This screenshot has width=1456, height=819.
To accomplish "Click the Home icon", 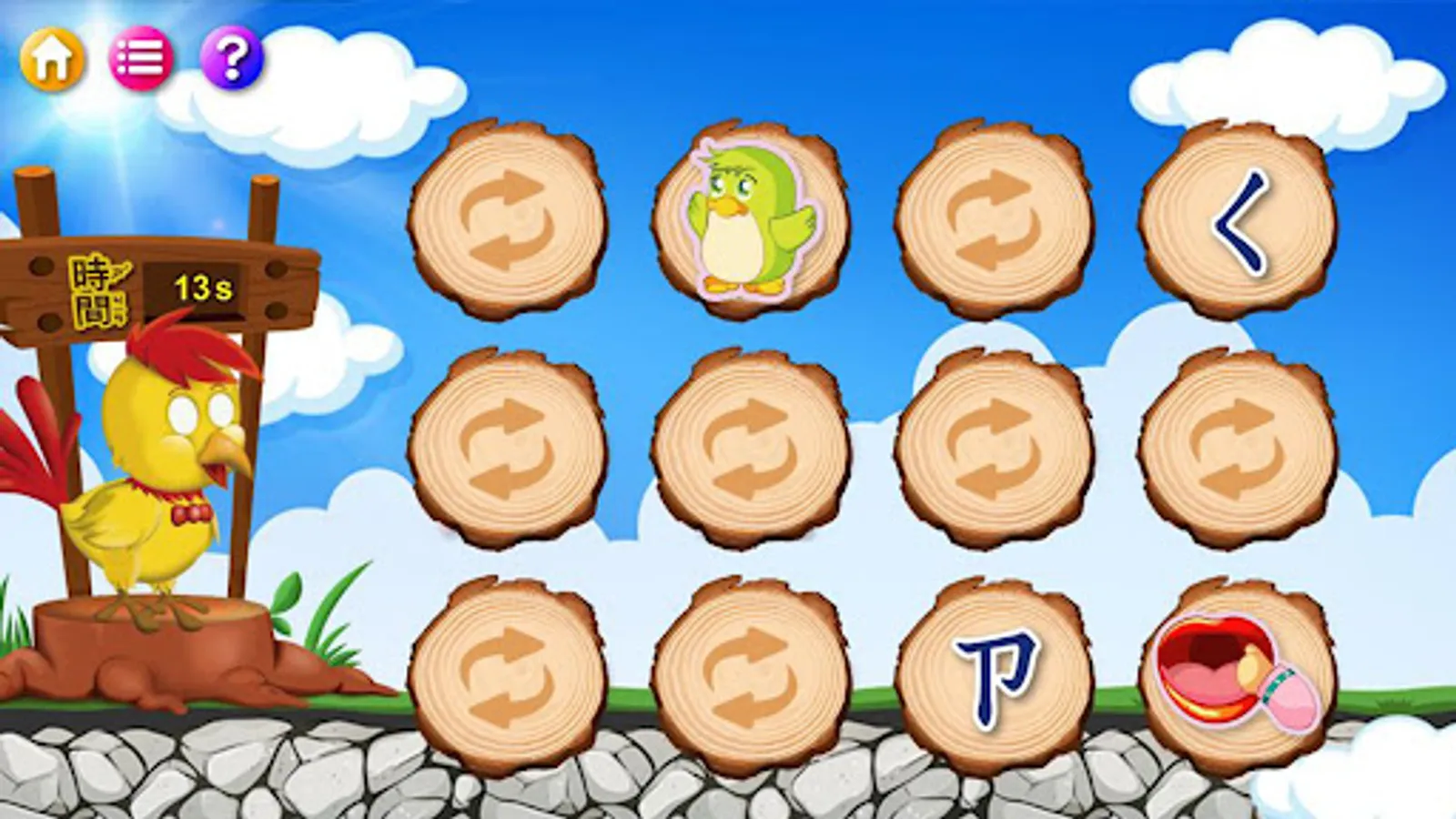I will (52, 59).
